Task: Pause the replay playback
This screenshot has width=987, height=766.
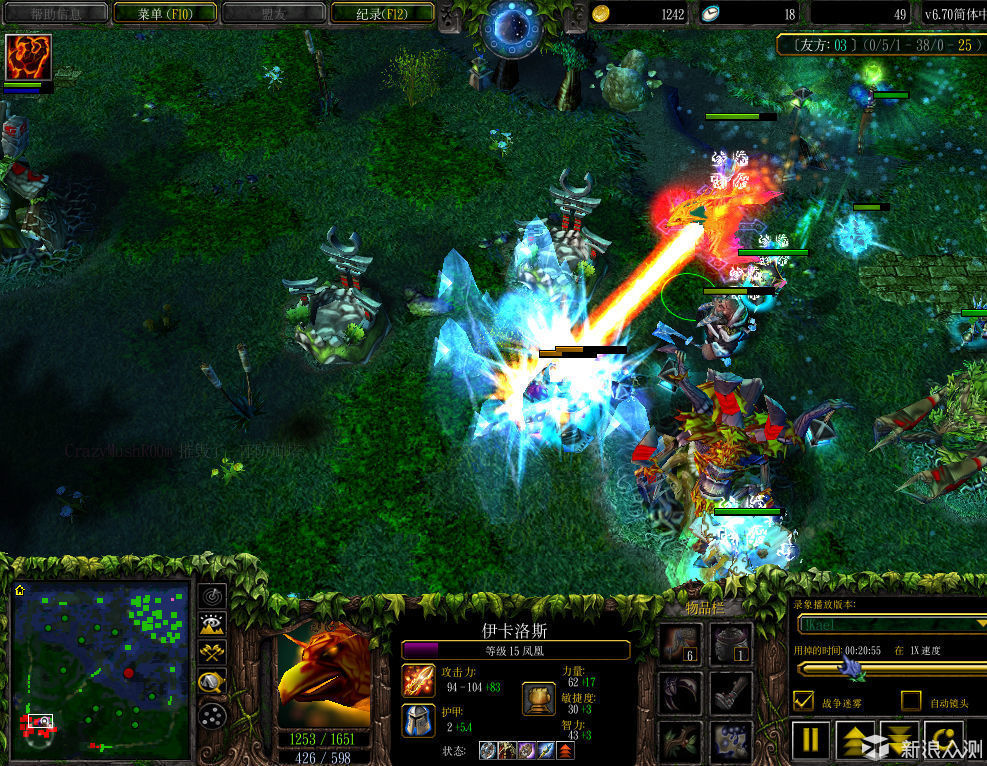Action: 812,741
